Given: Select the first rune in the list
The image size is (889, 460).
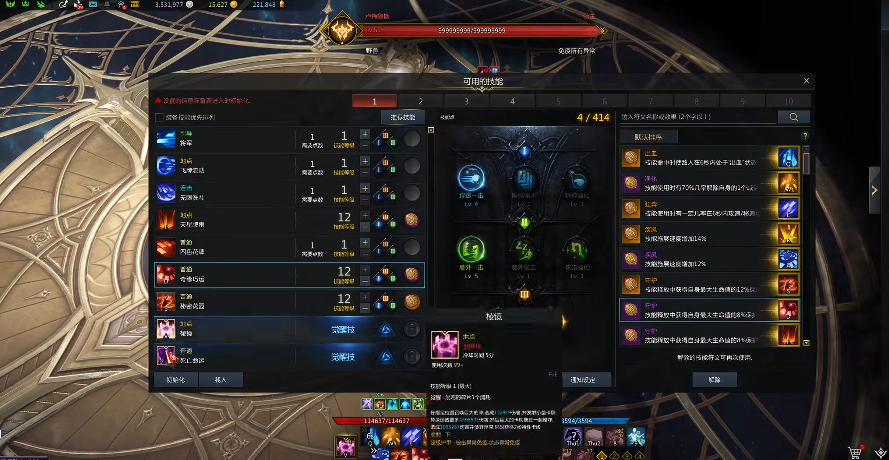Looking at the screenshot, I should [710, 158].
